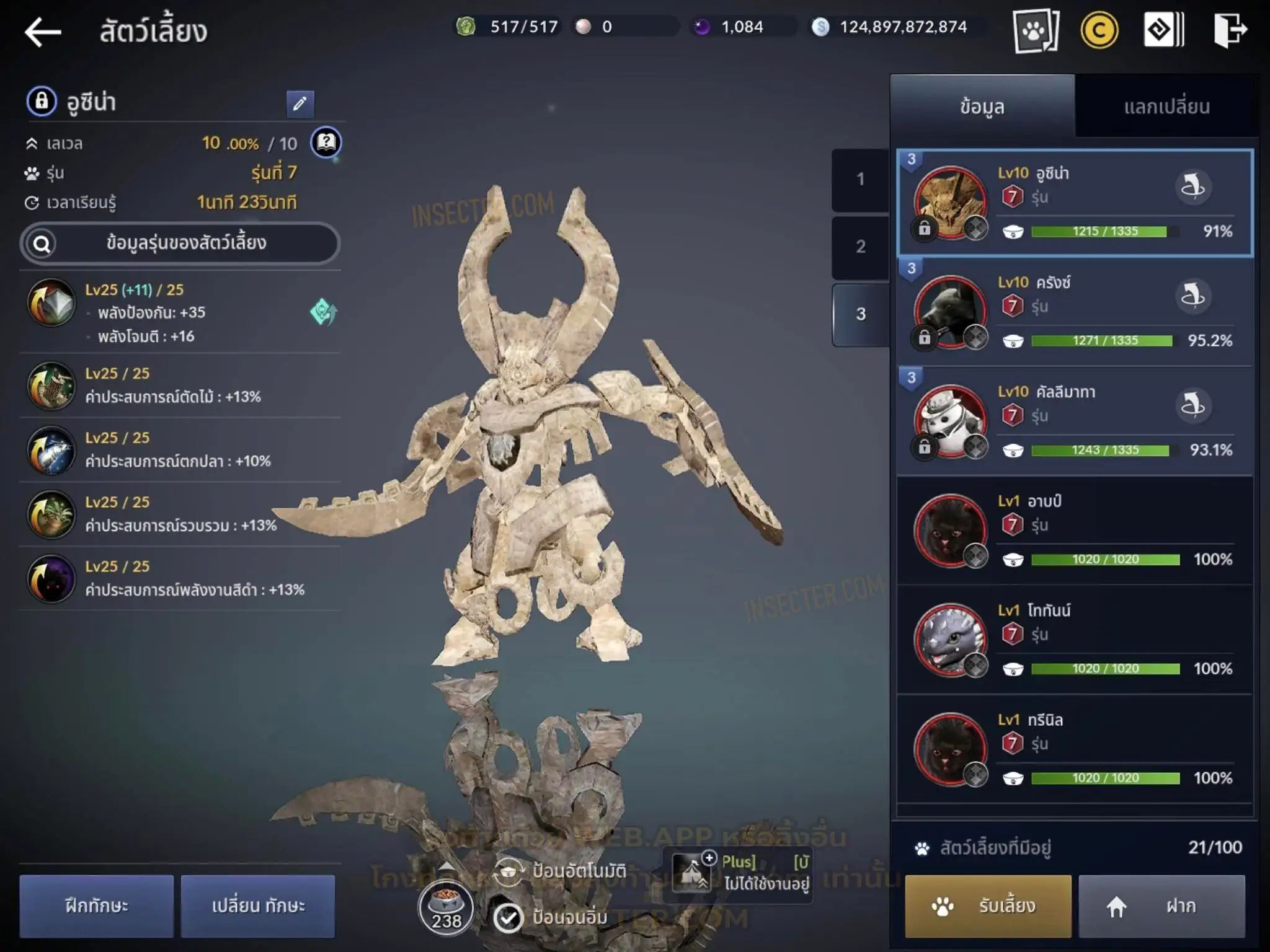
Task: Open the pet level help book icon
Action: 326,143
